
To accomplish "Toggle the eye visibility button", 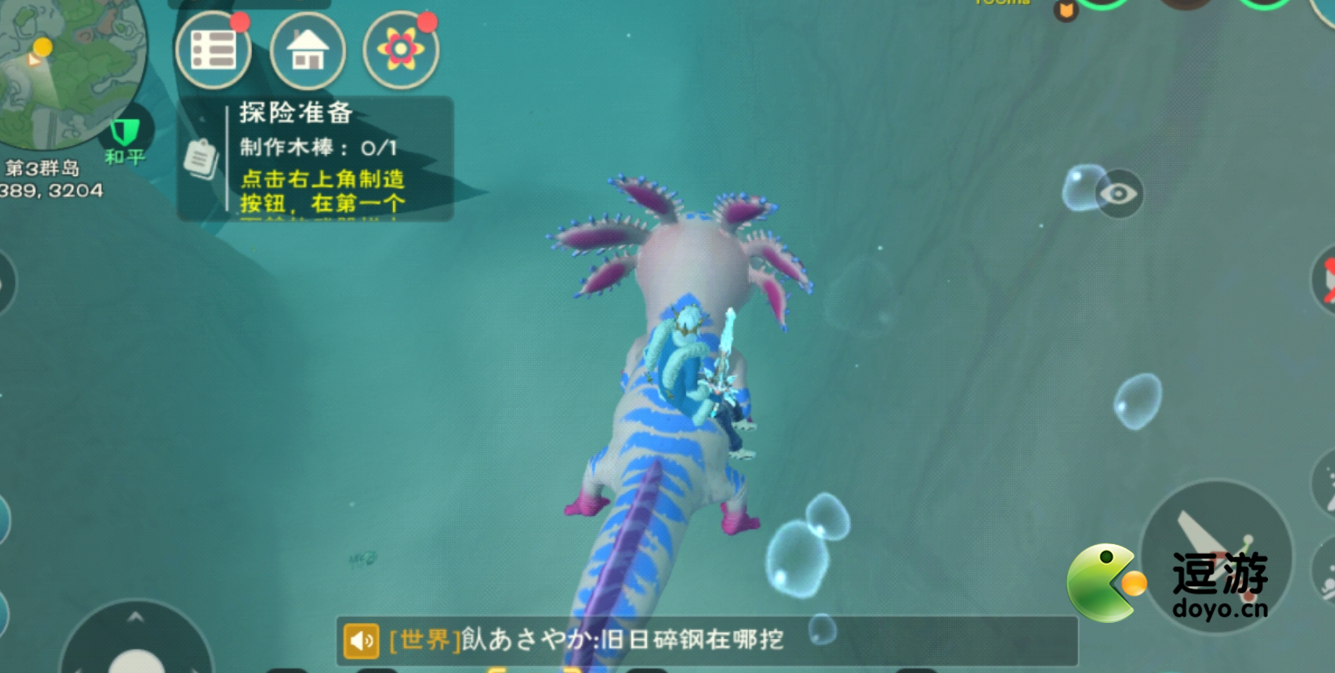I will [x=1118, y=194].
